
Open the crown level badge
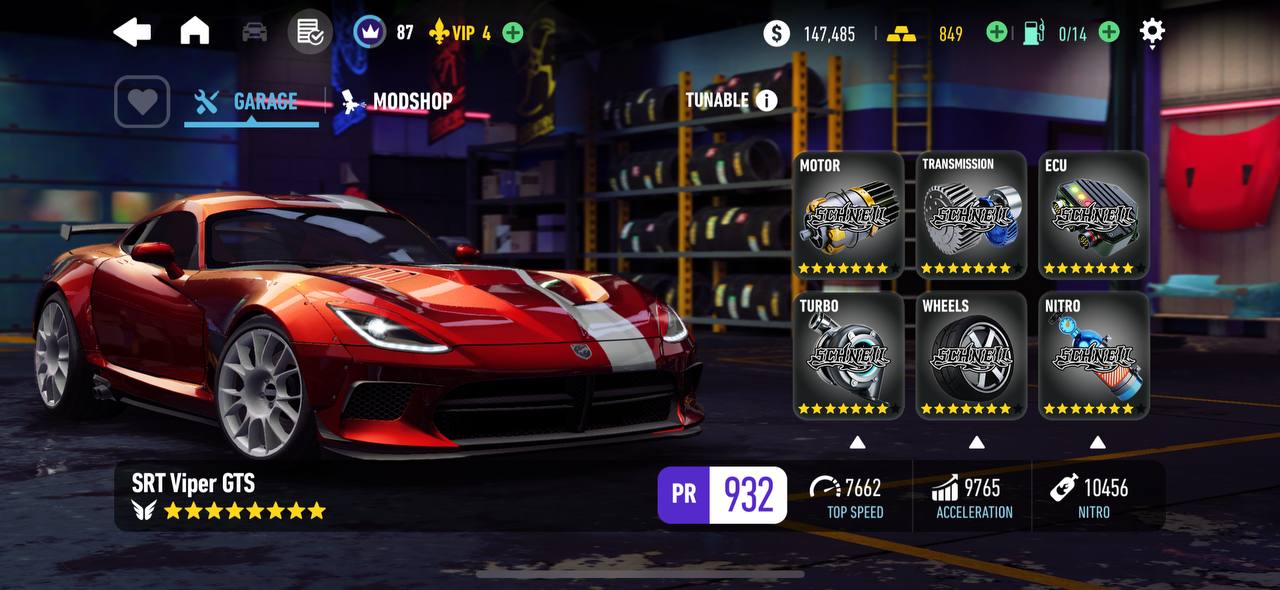pos(370,32)
